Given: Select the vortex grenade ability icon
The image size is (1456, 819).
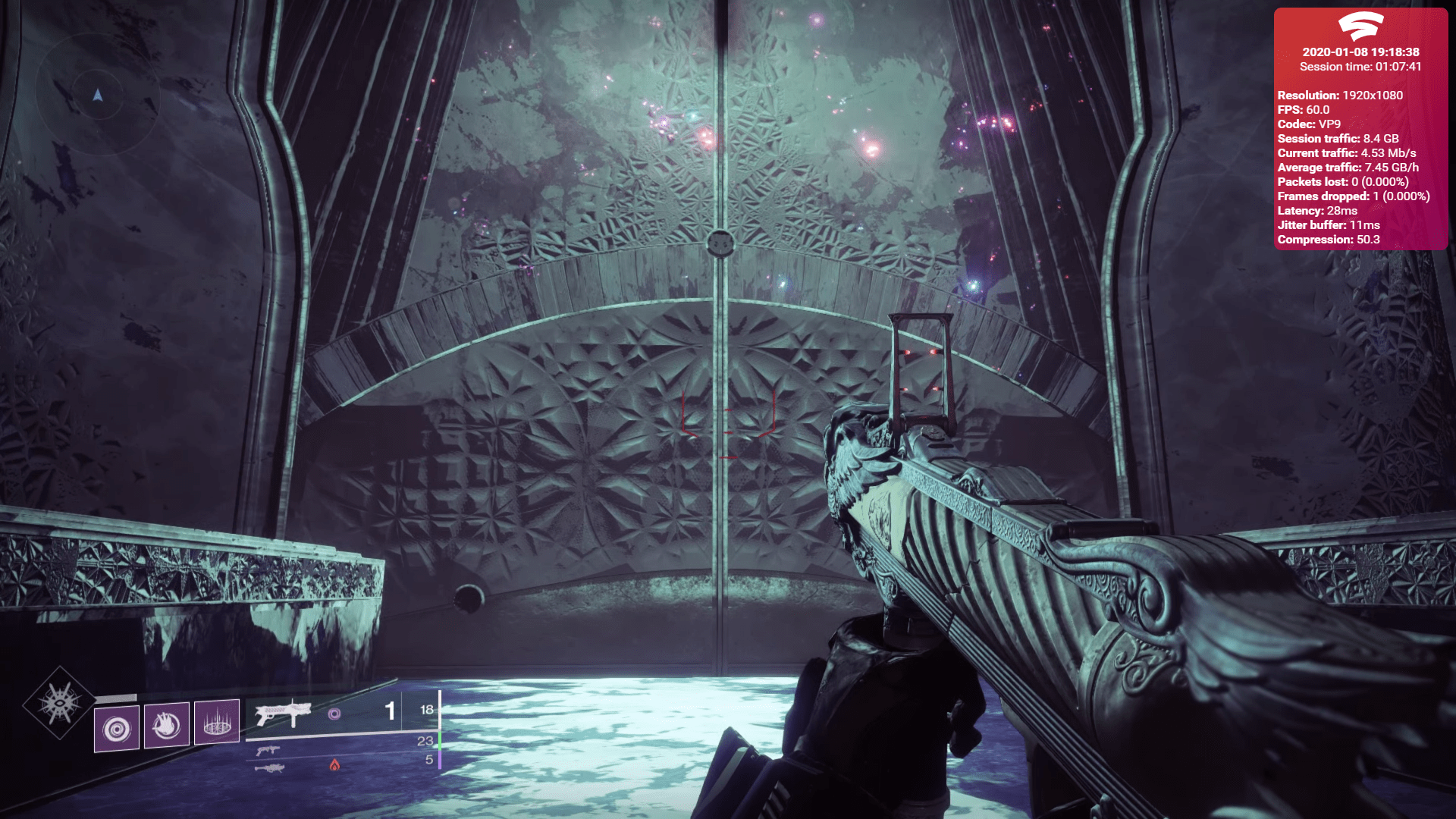Looking at the screenshot, I should pos(118,726).
